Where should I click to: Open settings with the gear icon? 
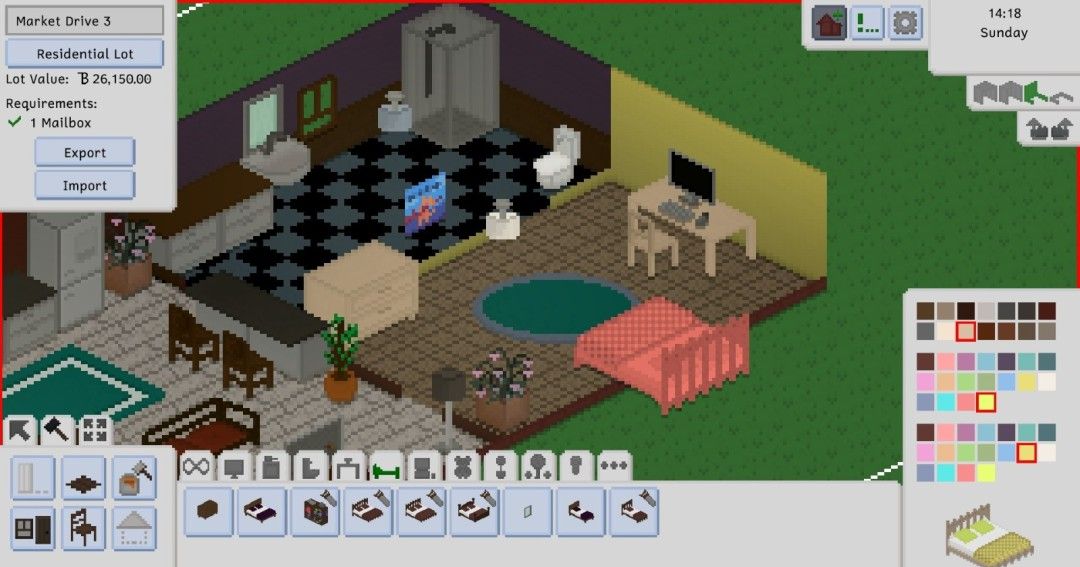(x=905, y=22)
